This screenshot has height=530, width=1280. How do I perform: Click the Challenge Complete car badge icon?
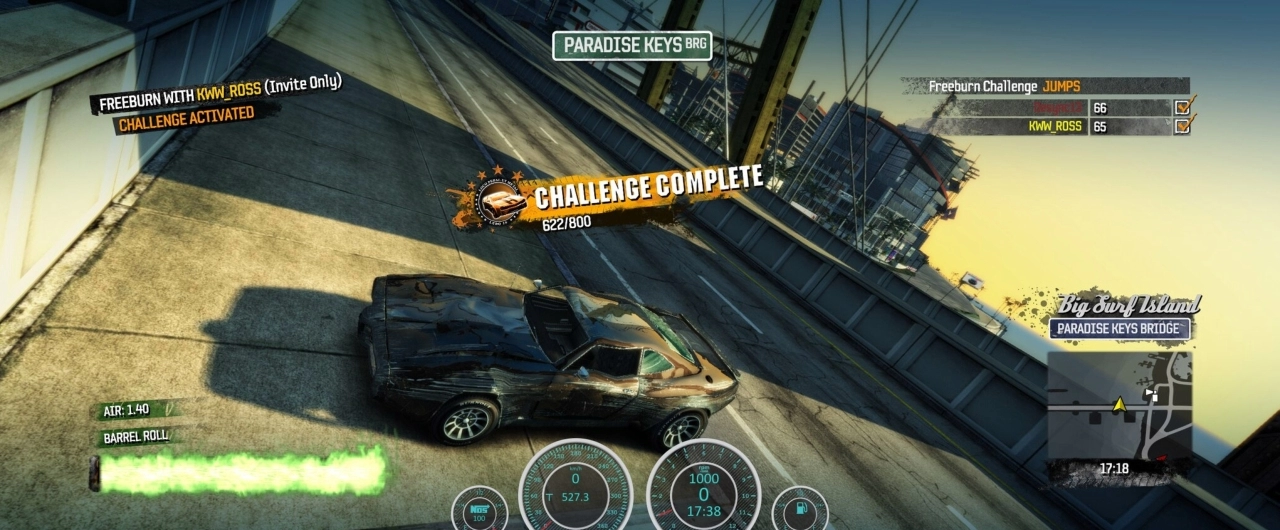503,200
